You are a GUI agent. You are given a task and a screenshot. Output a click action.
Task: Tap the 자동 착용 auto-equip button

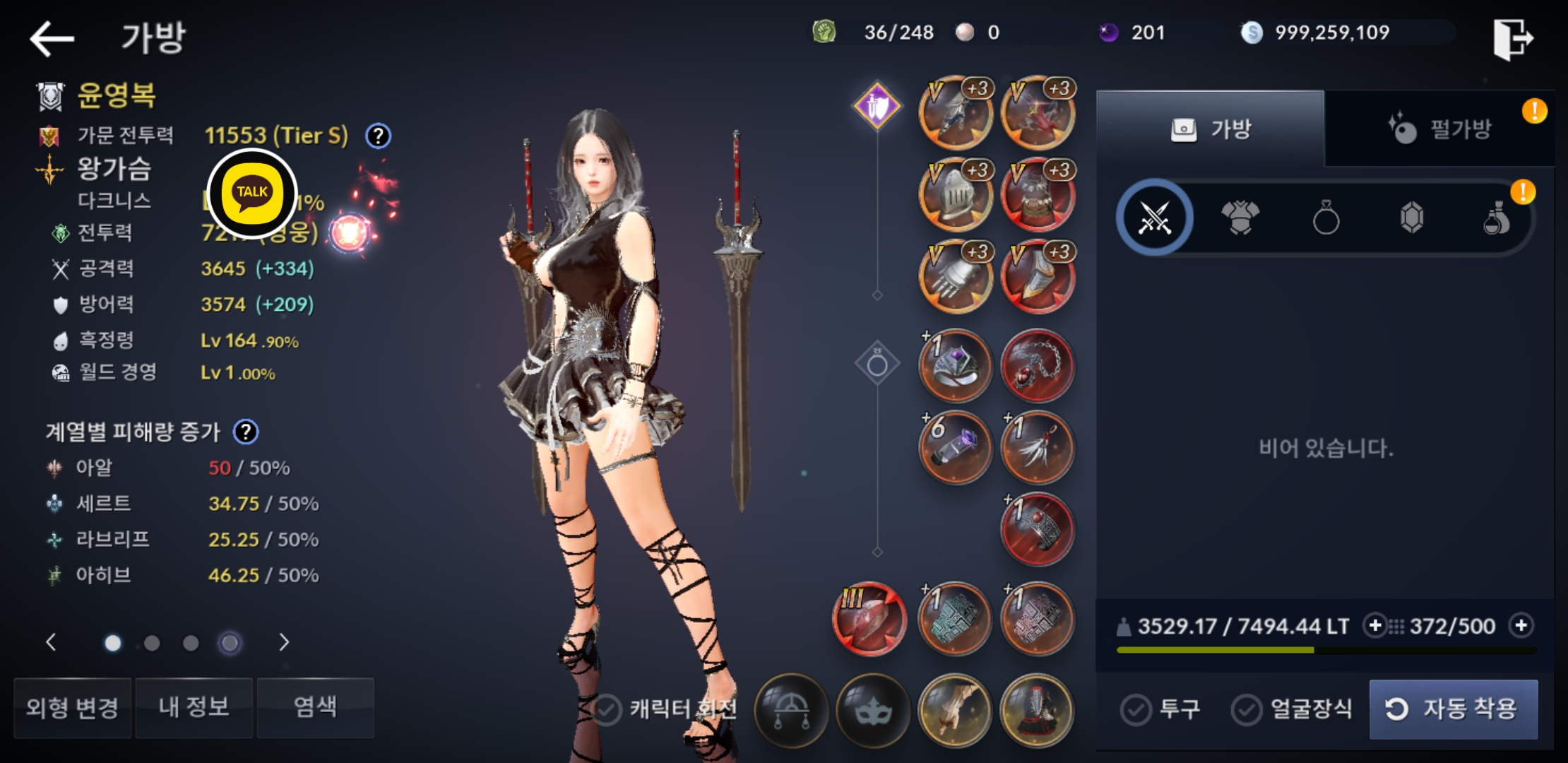1453,709
